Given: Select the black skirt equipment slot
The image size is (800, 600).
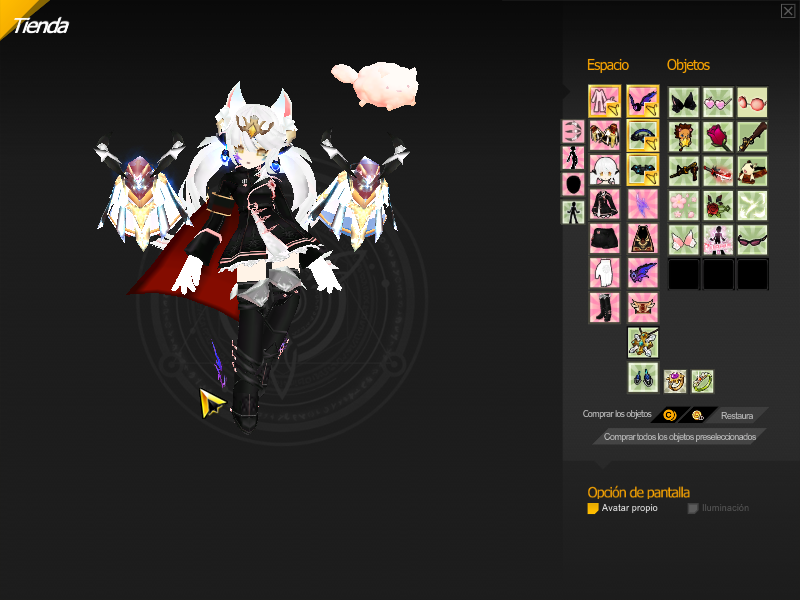Looking at the screenshot, I should pos(604,239).
